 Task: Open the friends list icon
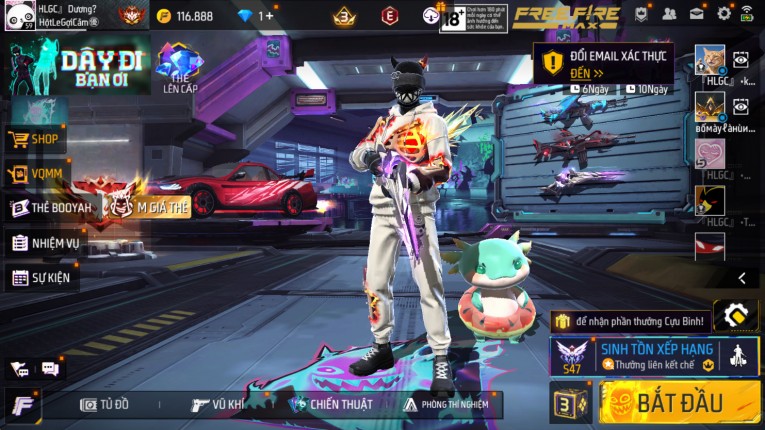coord(670,14)
